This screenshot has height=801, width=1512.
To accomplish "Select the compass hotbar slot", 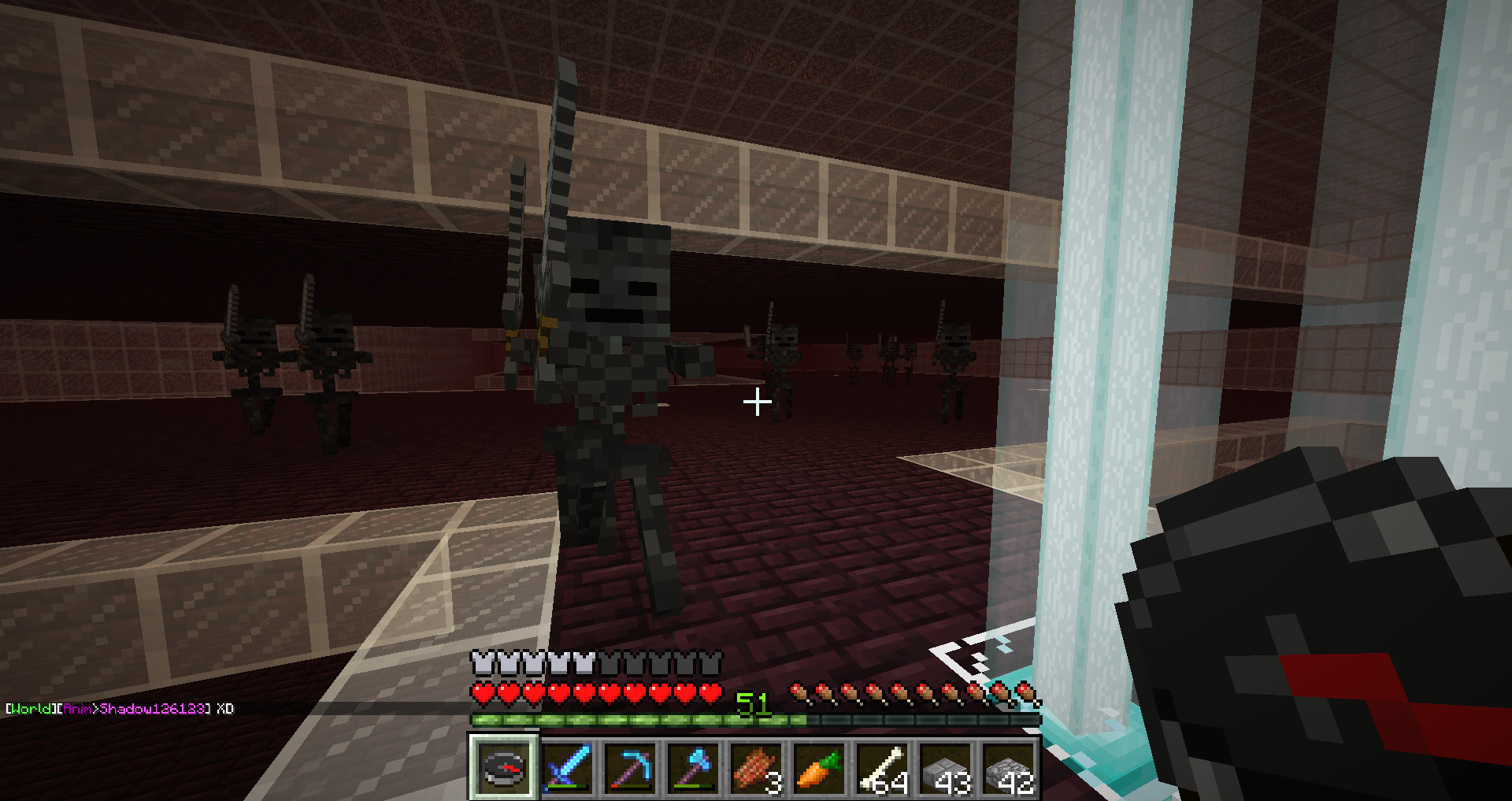I will [x=504, y=766].
